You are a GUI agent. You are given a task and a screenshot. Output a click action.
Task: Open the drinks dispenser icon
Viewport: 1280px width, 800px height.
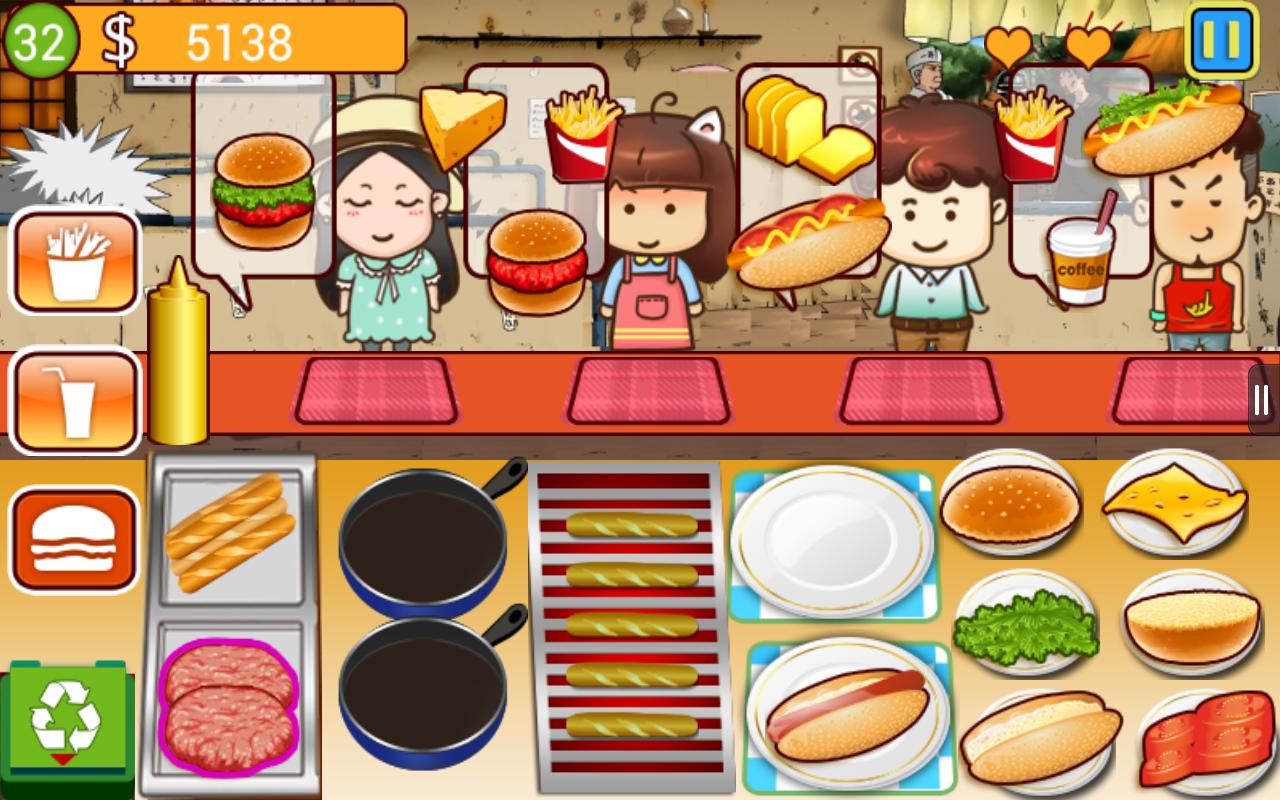point(75,400)
